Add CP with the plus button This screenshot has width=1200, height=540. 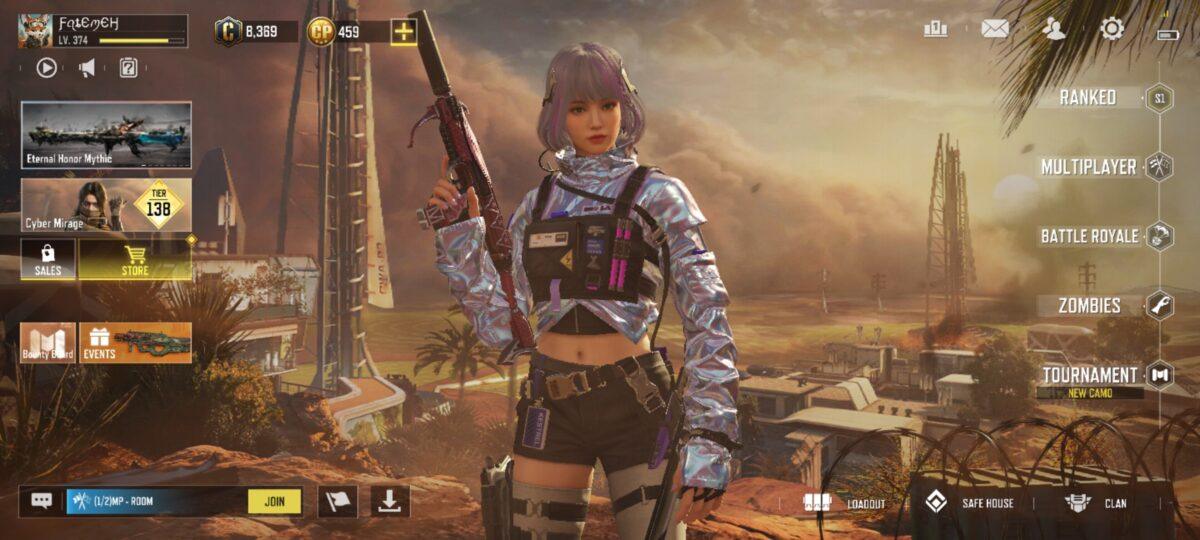coord(404,31)
